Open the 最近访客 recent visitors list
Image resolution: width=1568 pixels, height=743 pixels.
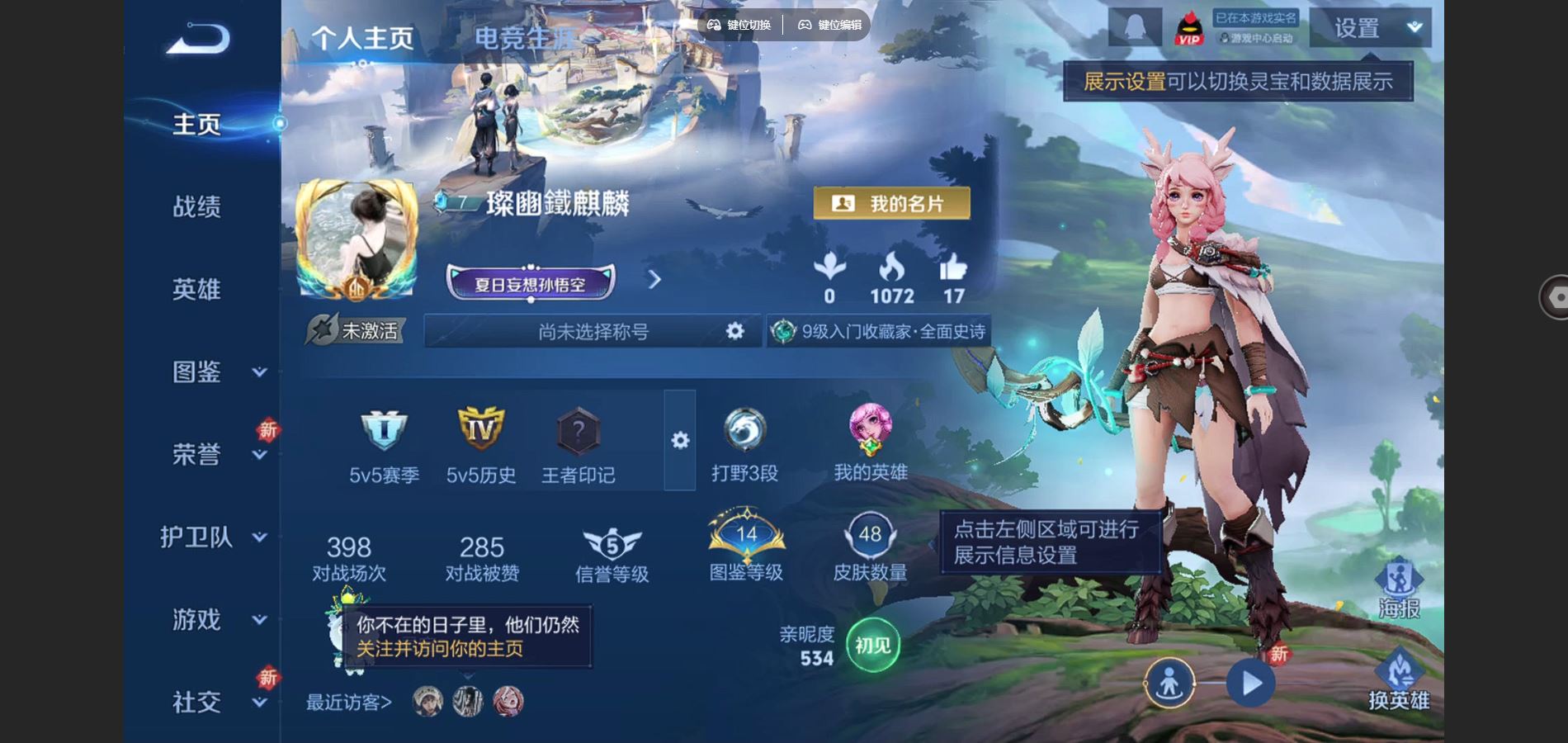point(349,702)
